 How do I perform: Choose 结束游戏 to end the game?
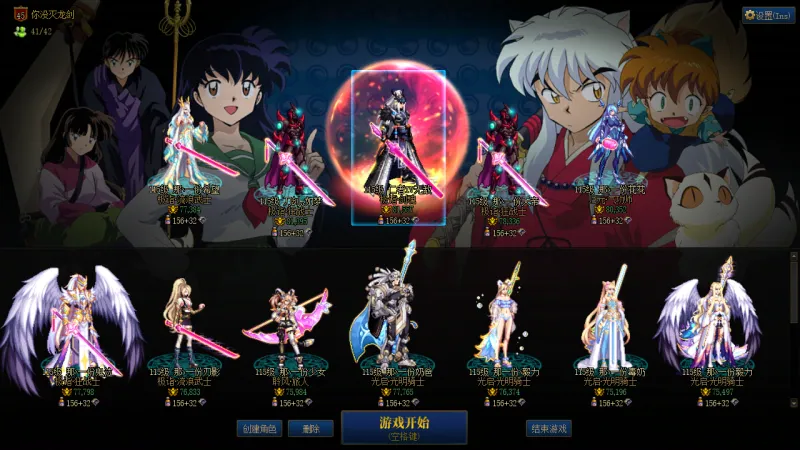549,428
